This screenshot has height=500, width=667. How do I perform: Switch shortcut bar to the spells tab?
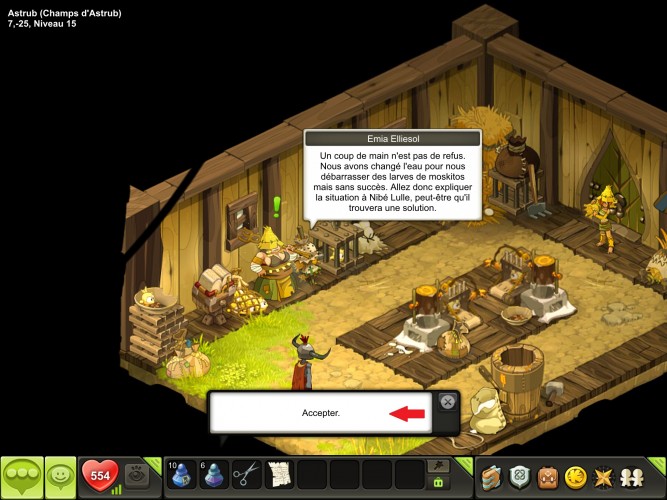click(437, 465)
